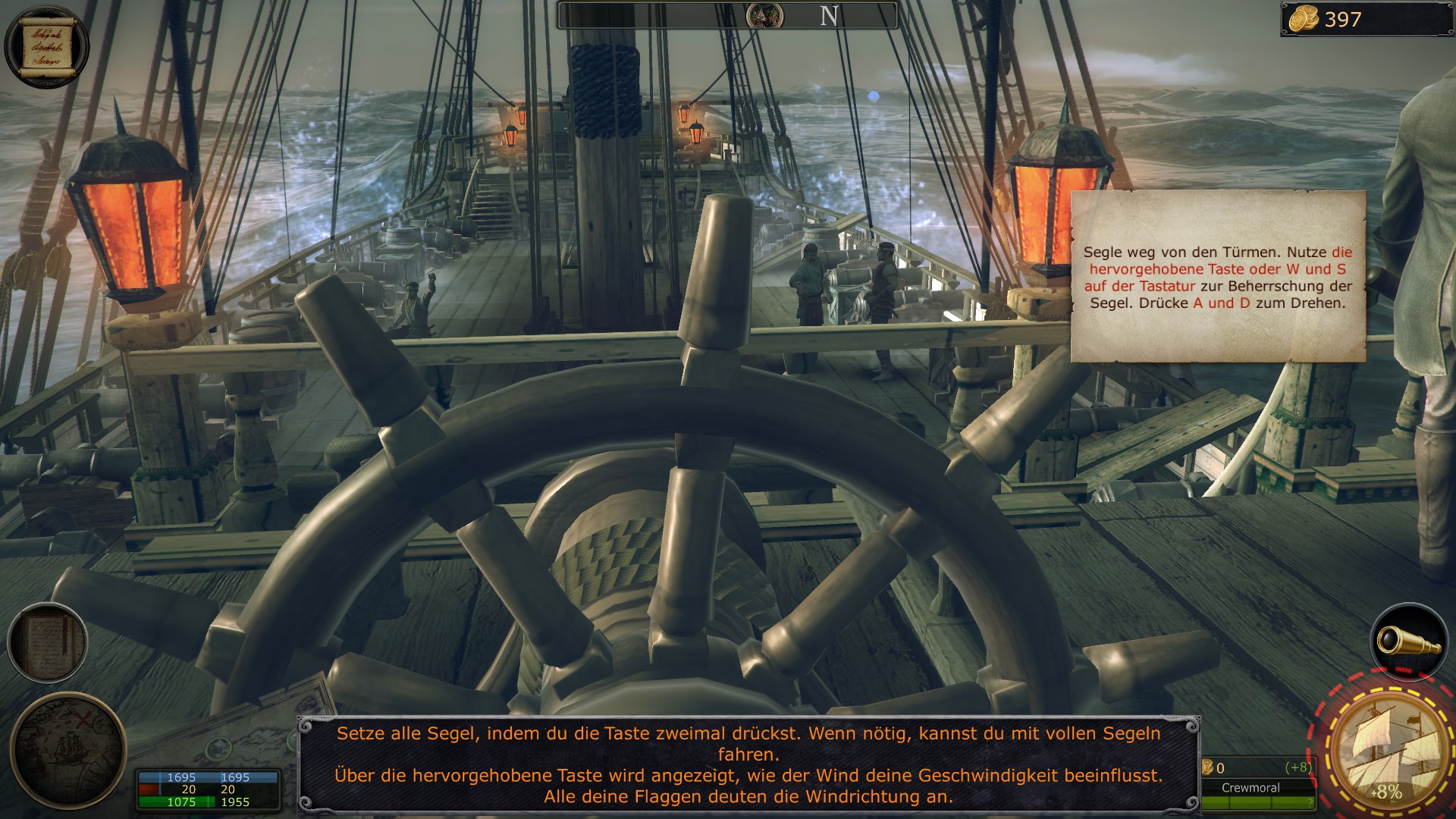Activate the spyglass telescope
This screenshot has width=1456, height=819.
point(1409,642)
